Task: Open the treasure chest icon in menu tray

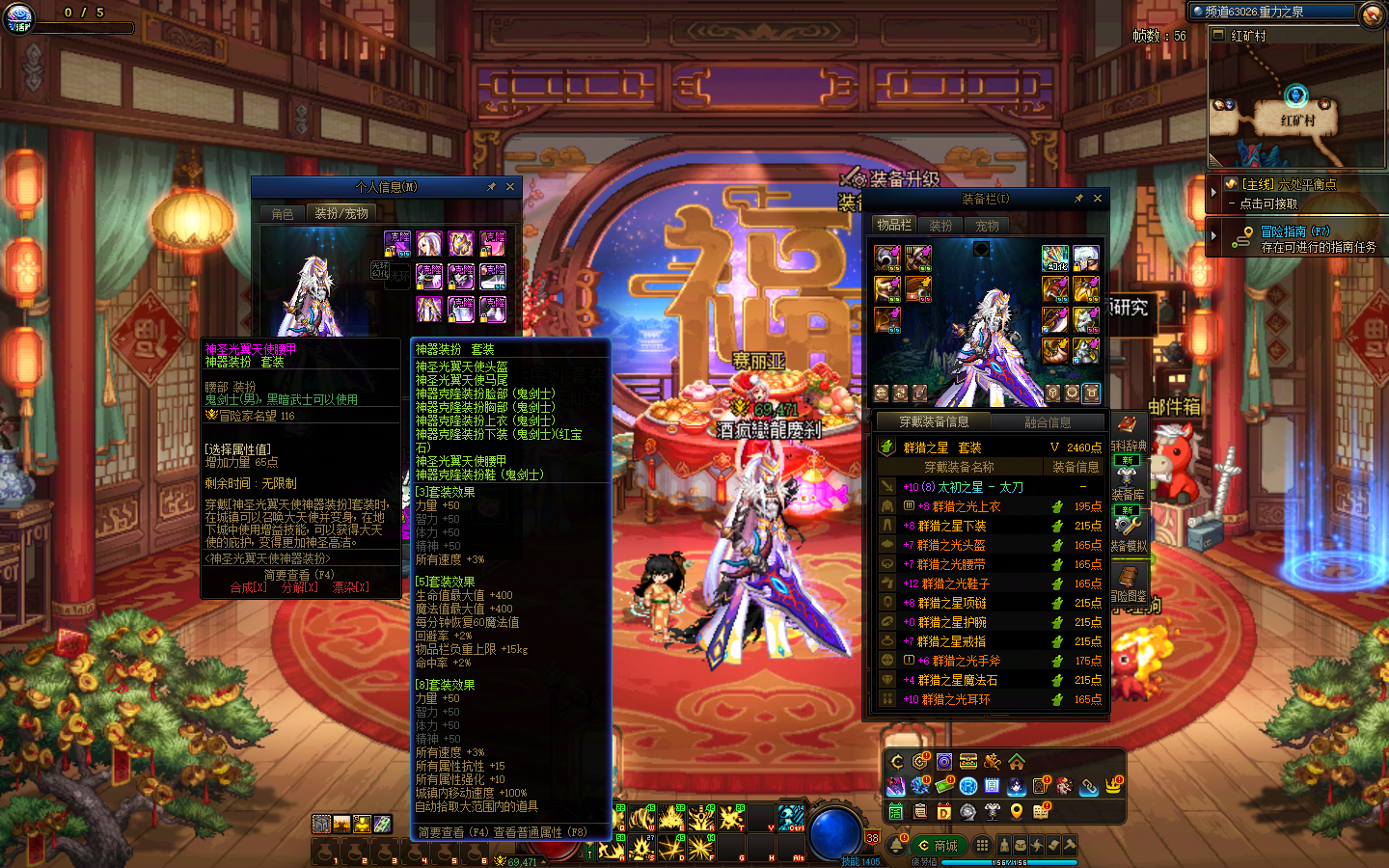Action: click(x=968, y=762)
